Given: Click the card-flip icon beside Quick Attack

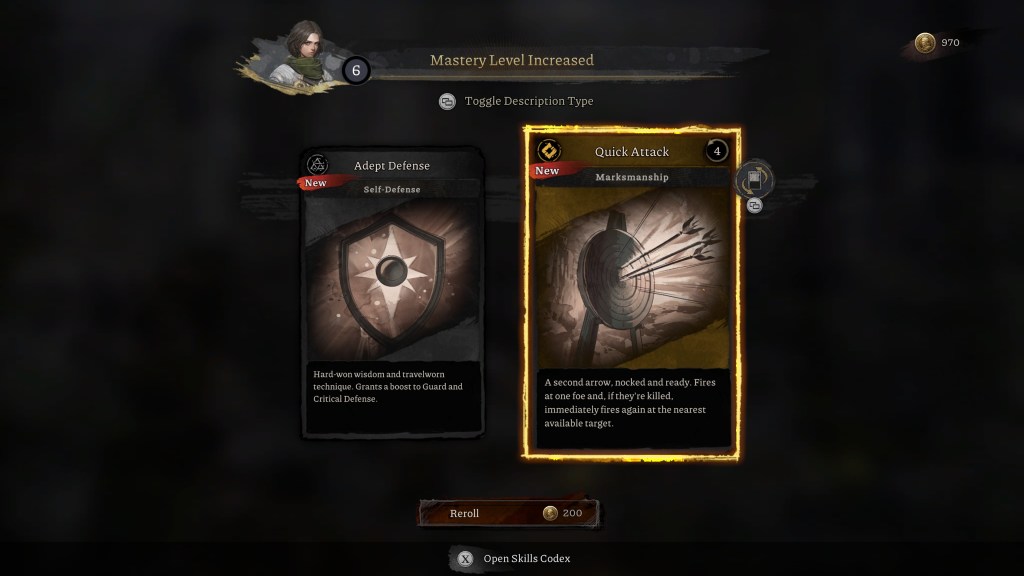Looking at the screenshot, I should pyautogui.click(x=755, y=181).
